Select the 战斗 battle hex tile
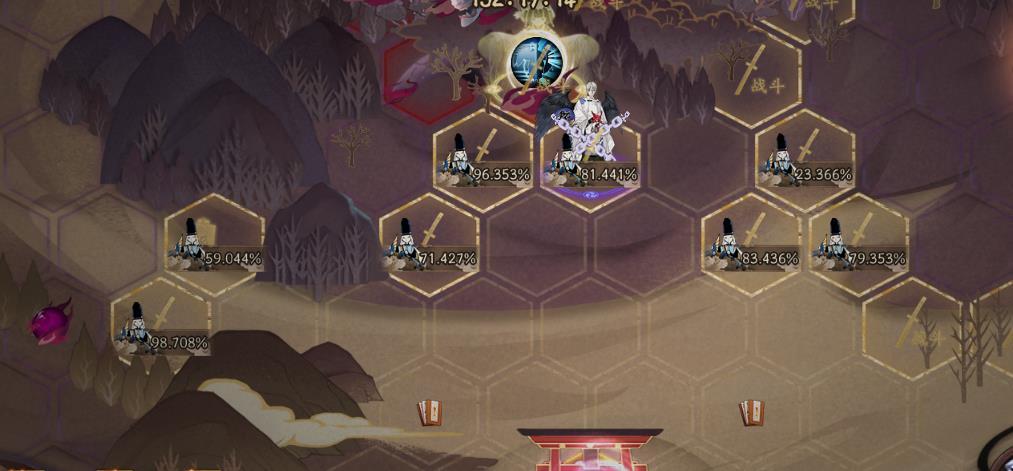The height and width of the screenshot is (471, 1013). coord(758,77)
